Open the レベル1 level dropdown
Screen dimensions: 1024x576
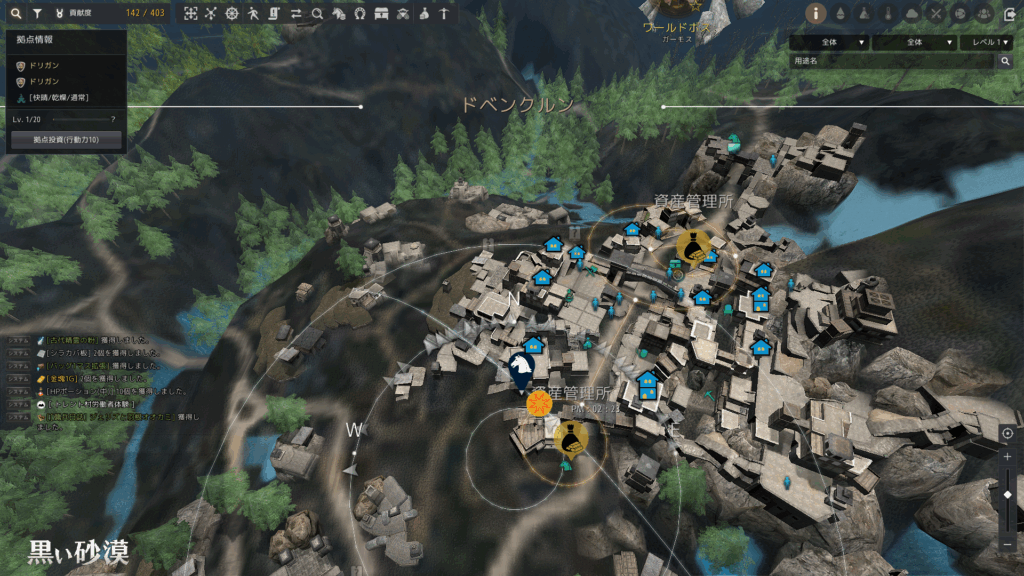click(x=986, y=43)
